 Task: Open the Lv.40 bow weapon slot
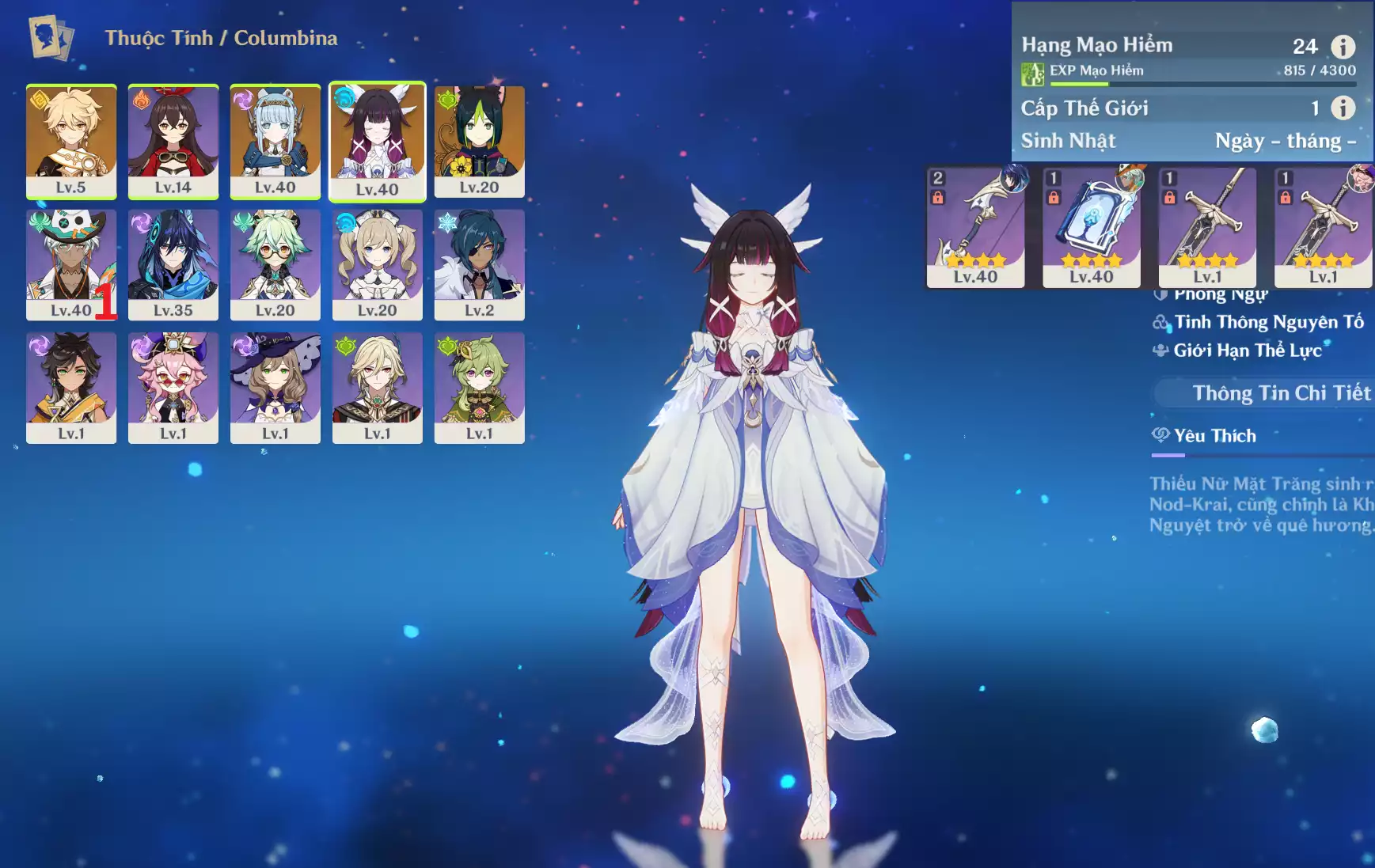coord(975,226)
